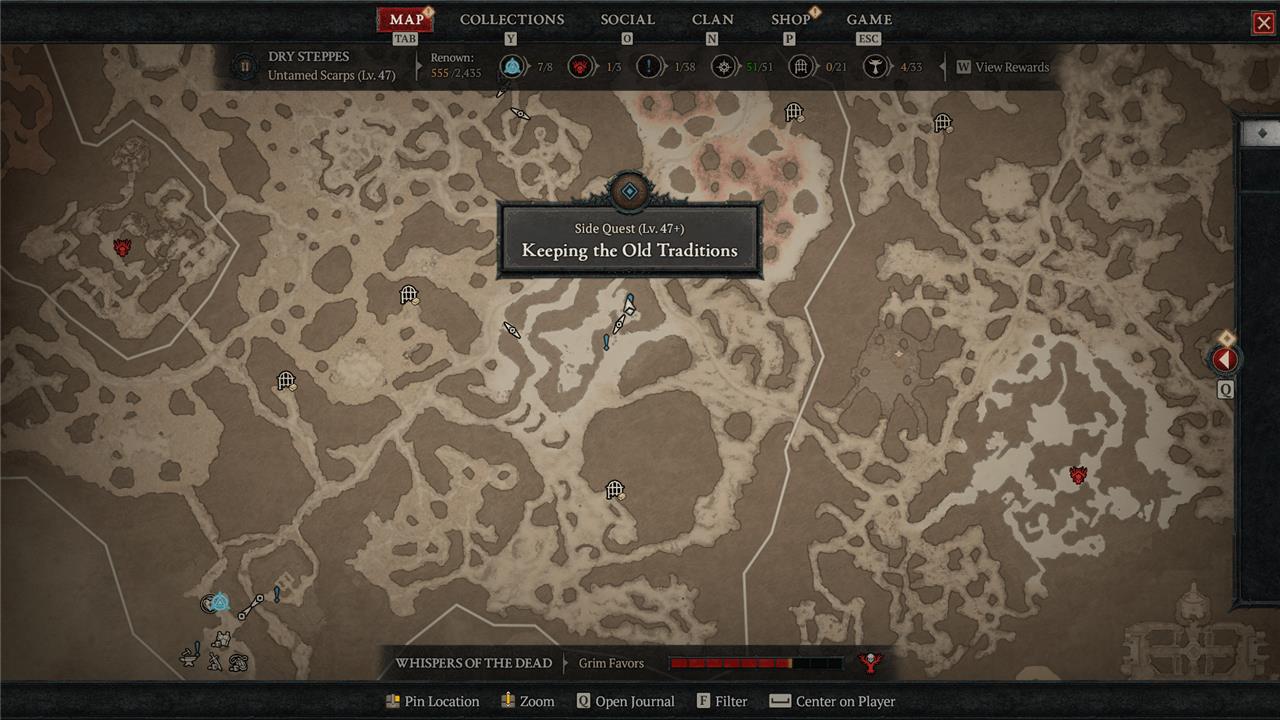This screenshot has height=720, width=1280.
Task: Open the Social tab
Action: (627, 20)
